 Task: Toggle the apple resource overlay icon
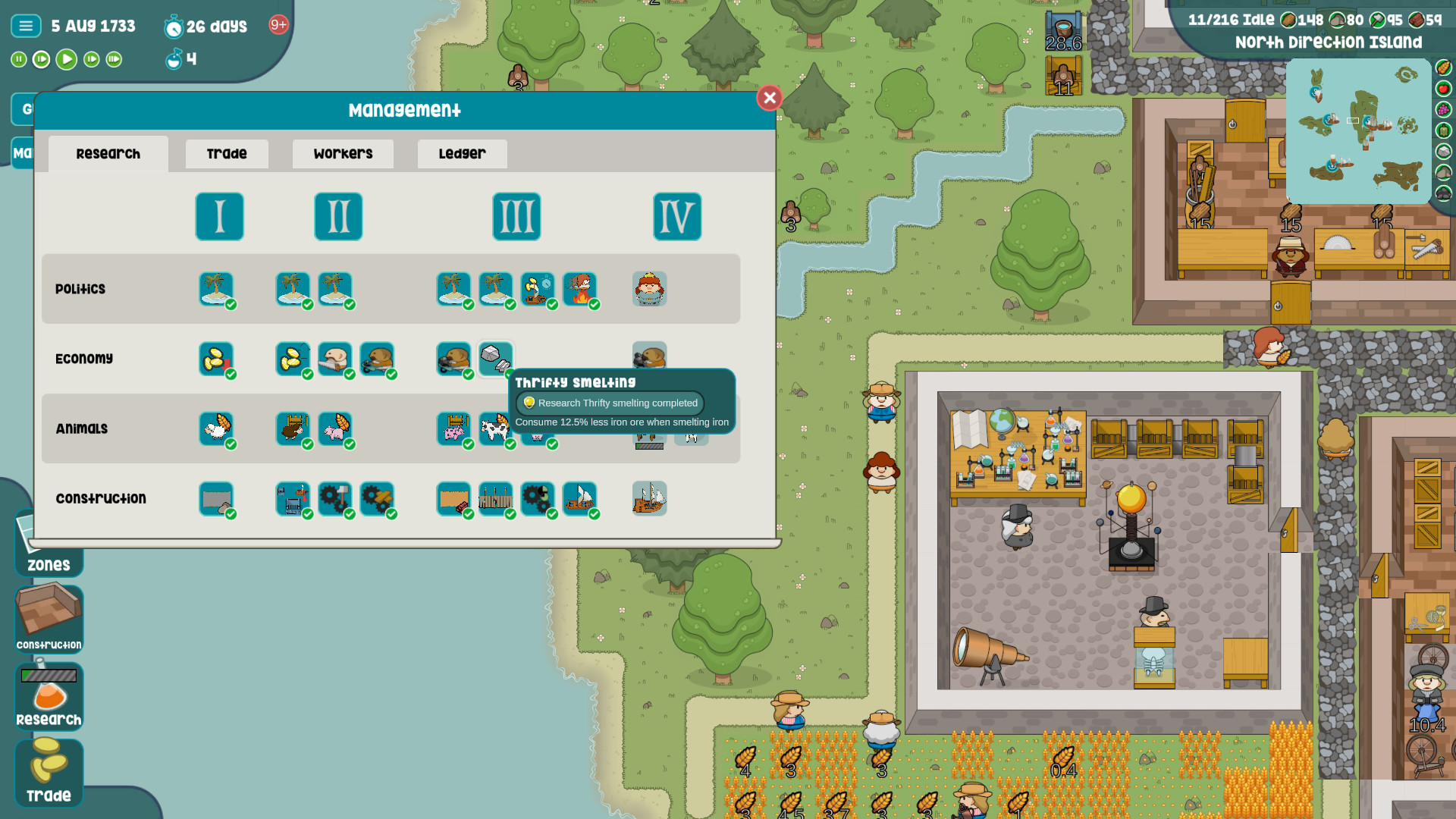(1442, 87)
